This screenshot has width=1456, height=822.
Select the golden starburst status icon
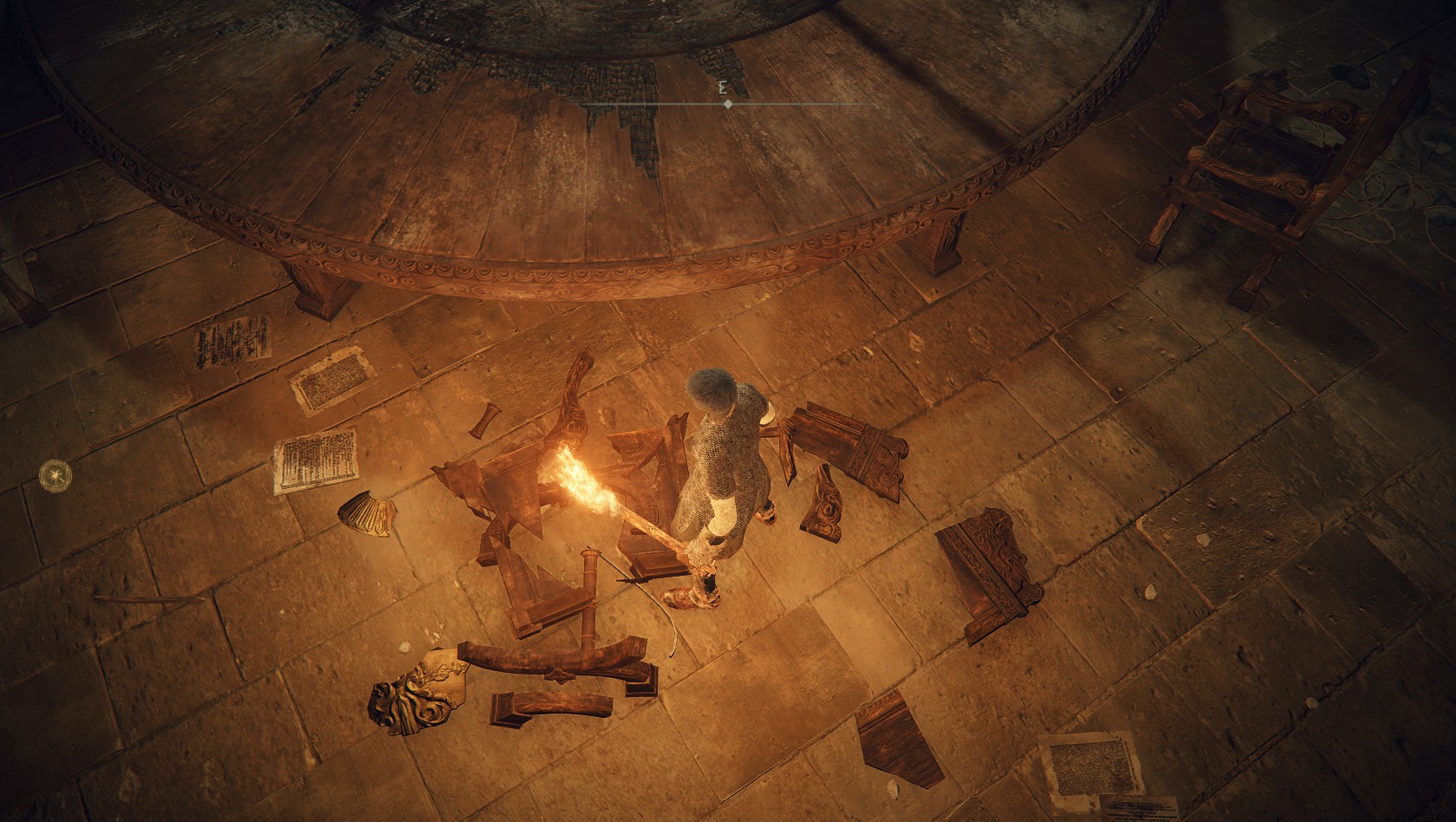click(x=55, y=473)
